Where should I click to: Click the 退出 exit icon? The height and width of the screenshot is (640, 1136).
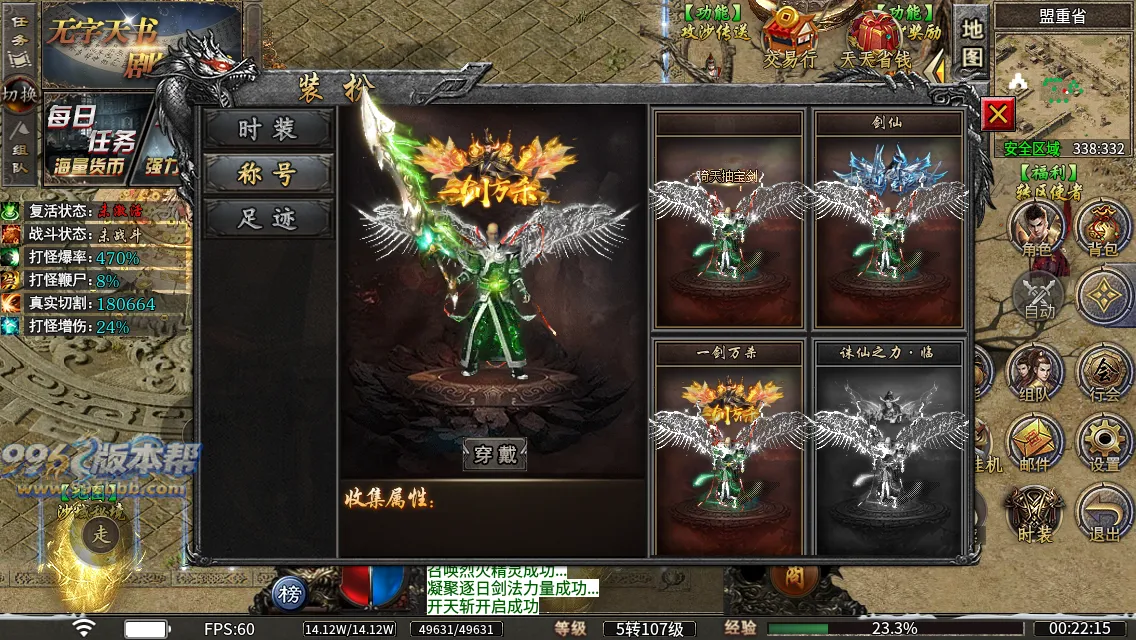[1104, 514]
